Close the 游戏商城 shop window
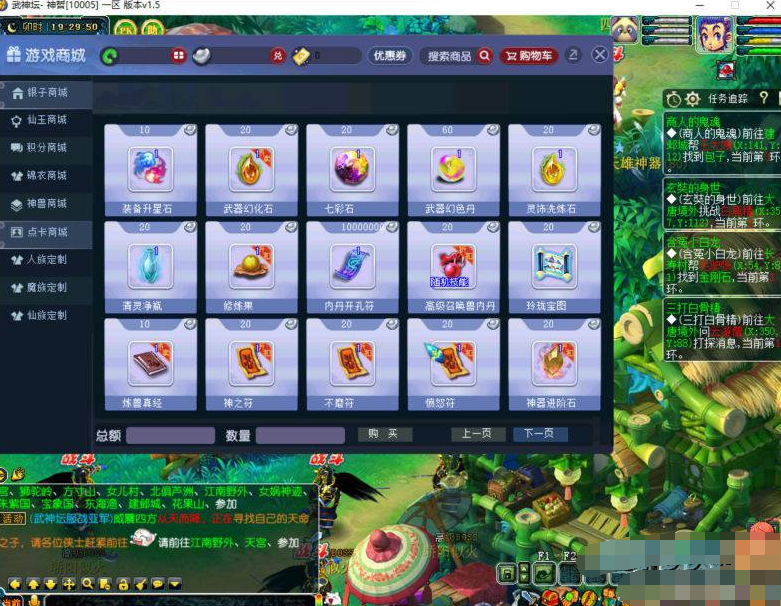The width and height of the screenshot is (781, 606). tap(600, 55)
